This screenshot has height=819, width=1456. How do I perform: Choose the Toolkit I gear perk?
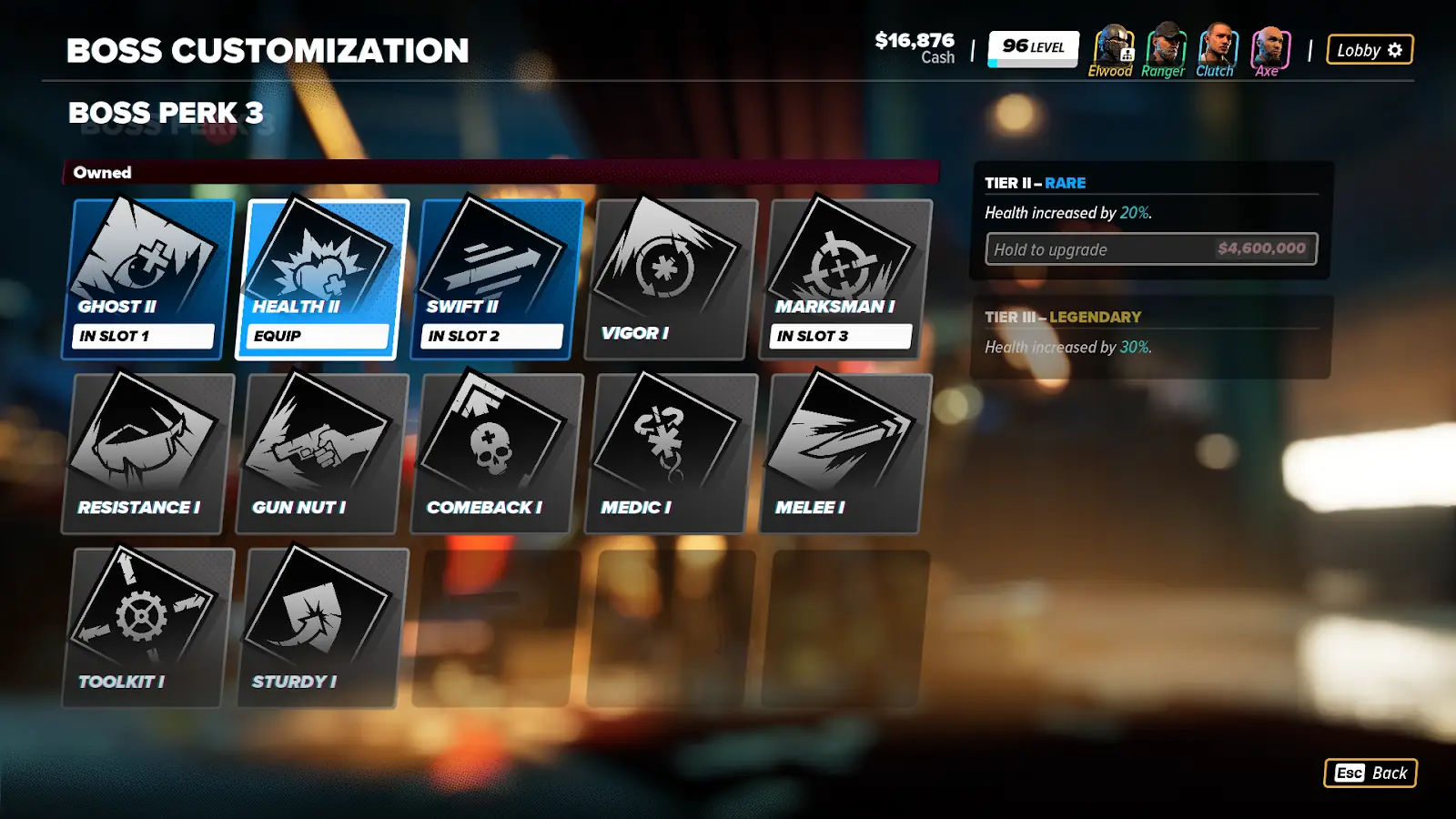[x=147, y=626]
